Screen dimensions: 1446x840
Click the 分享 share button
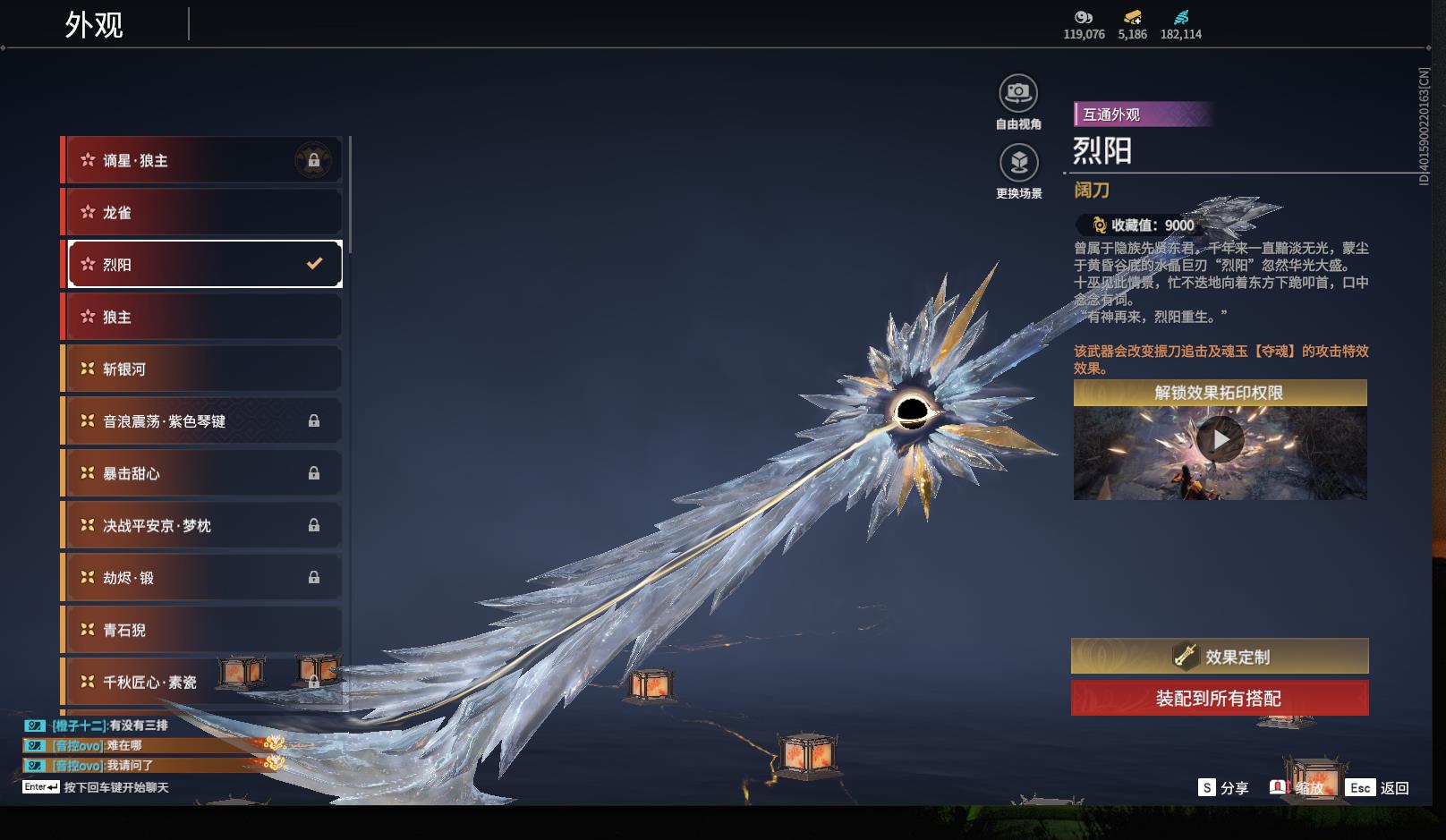click(1223, 787)
